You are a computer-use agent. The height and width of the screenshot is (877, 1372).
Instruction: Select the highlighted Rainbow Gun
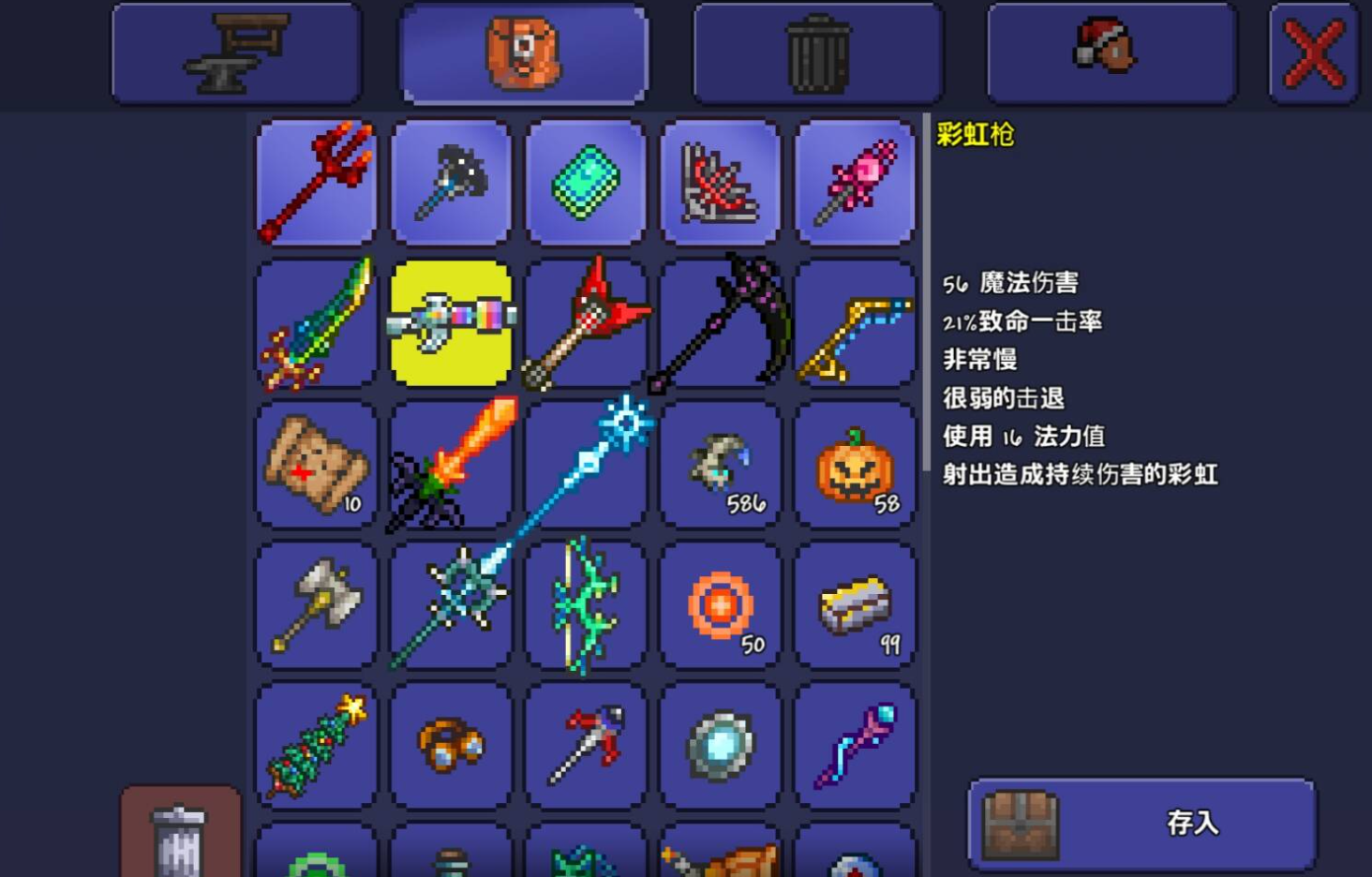pos(451,323)
